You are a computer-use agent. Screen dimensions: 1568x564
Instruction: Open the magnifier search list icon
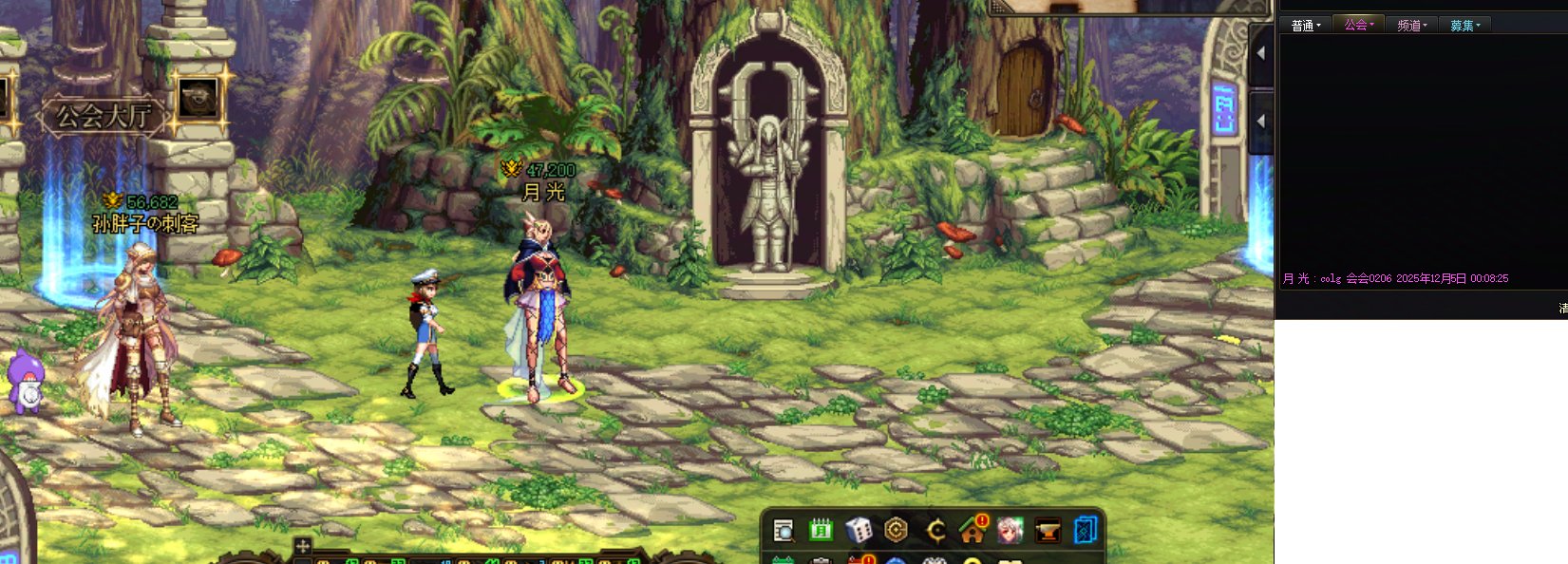[784, 530]
